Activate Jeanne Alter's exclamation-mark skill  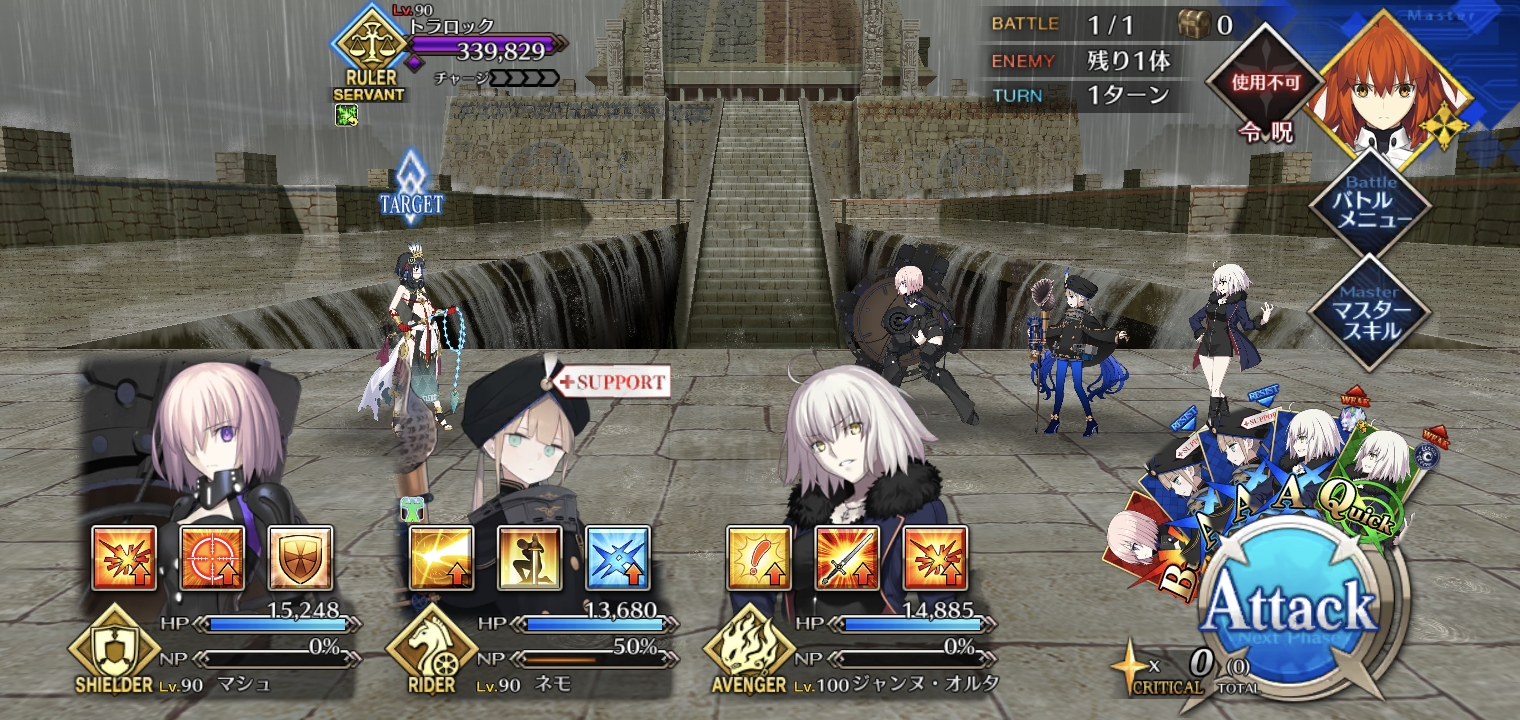[760, 558]
